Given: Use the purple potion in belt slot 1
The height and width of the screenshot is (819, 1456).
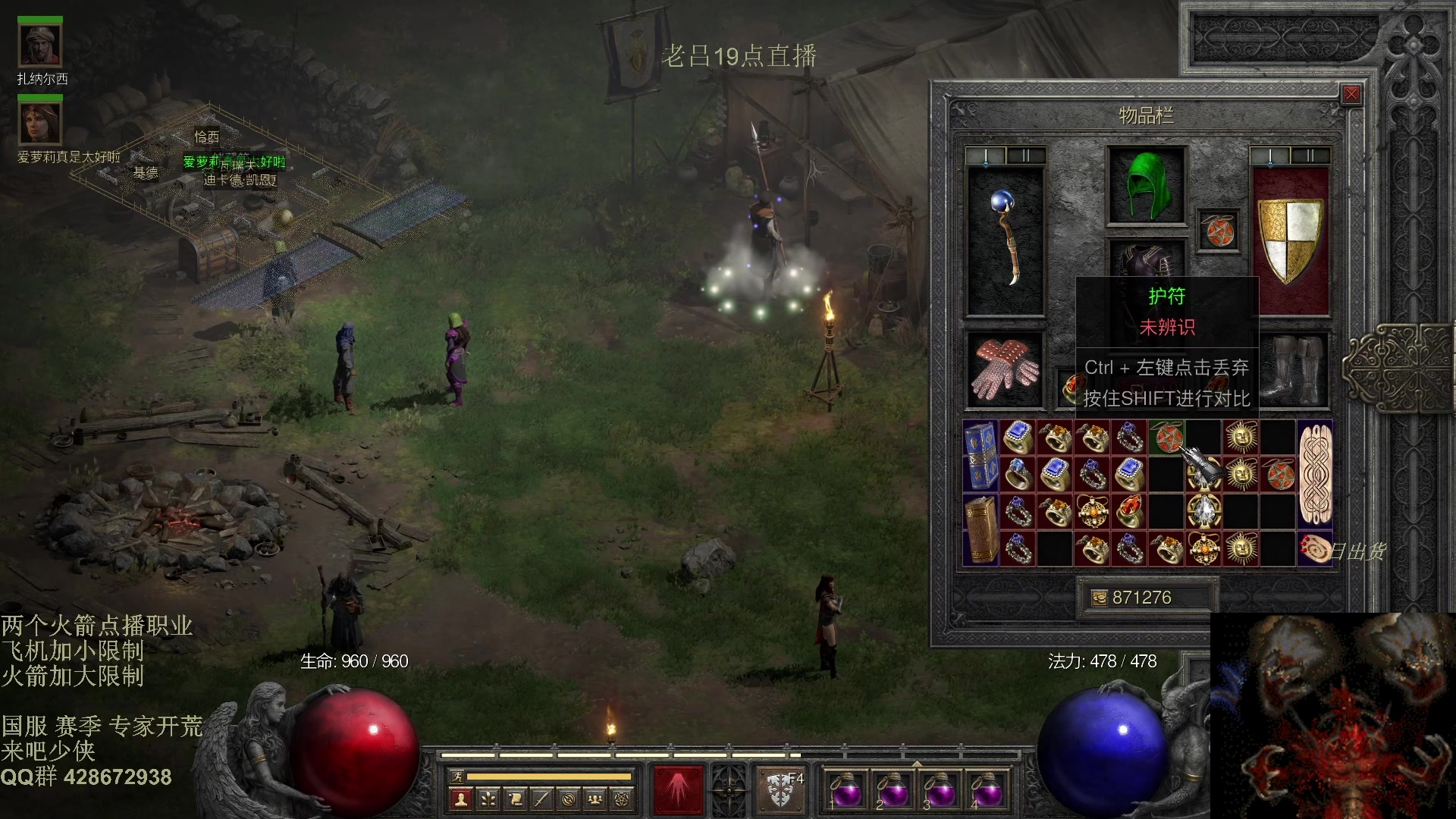Looking at the screenshot, I should coord(845,791).
